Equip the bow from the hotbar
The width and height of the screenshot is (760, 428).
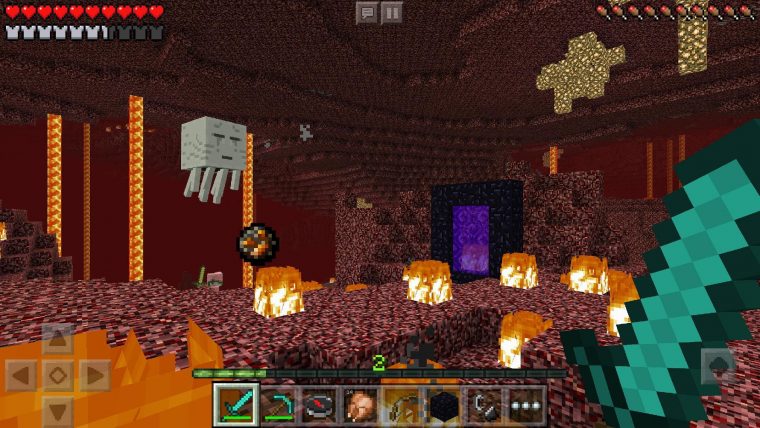pyautogui.click(x=402, y=405)
